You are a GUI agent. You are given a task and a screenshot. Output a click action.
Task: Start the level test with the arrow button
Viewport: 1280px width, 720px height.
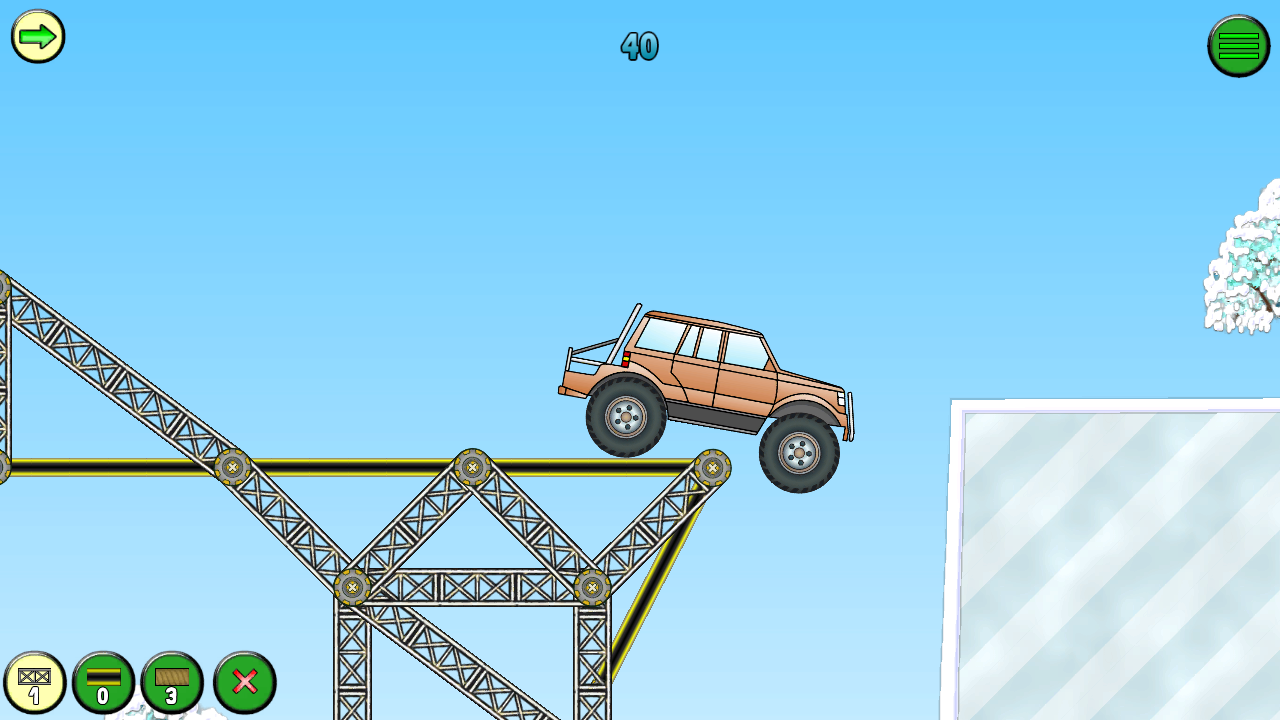point(37,37)
